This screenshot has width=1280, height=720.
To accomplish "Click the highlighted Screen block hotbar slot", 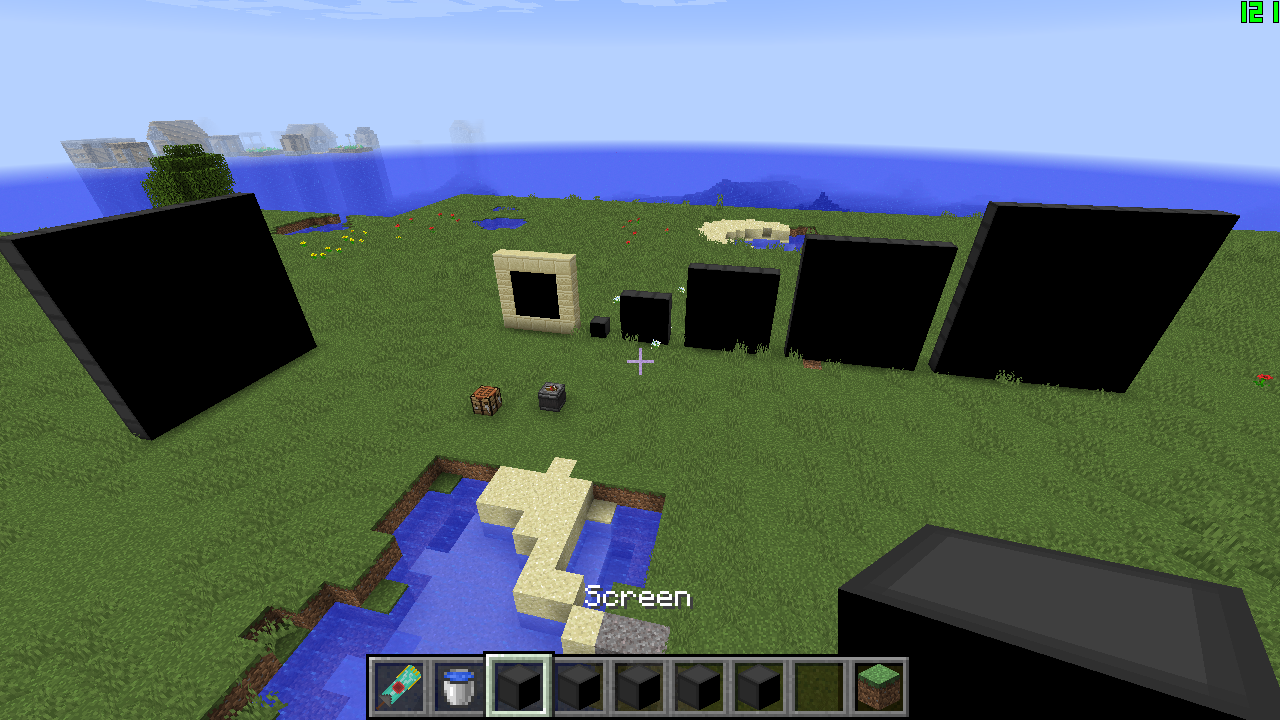I will (518, 687).
